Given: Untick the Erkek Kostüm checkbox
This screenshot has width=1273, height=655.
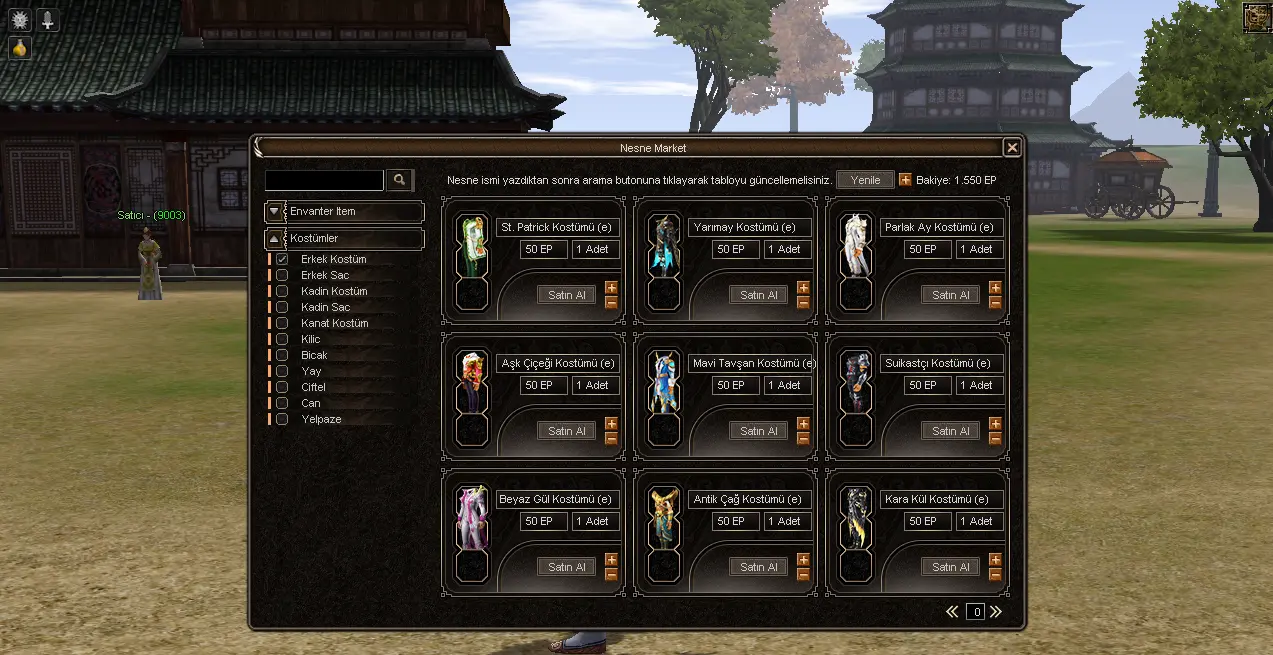Looking at the screenshot, I should 282,259.
